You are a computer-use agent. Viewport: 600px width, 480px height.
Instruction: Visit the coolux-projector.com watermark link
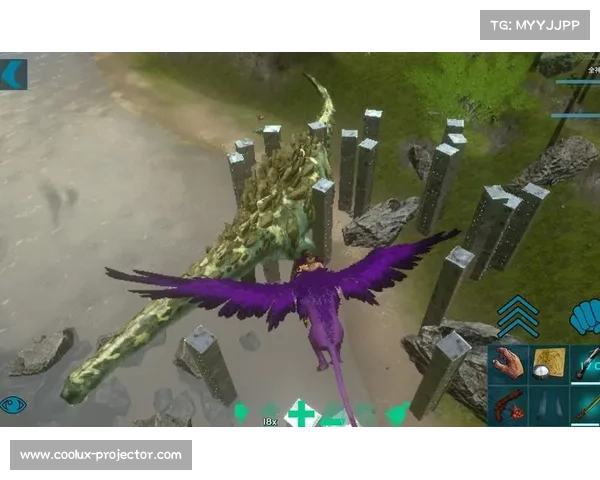click(x=100, y=455)
